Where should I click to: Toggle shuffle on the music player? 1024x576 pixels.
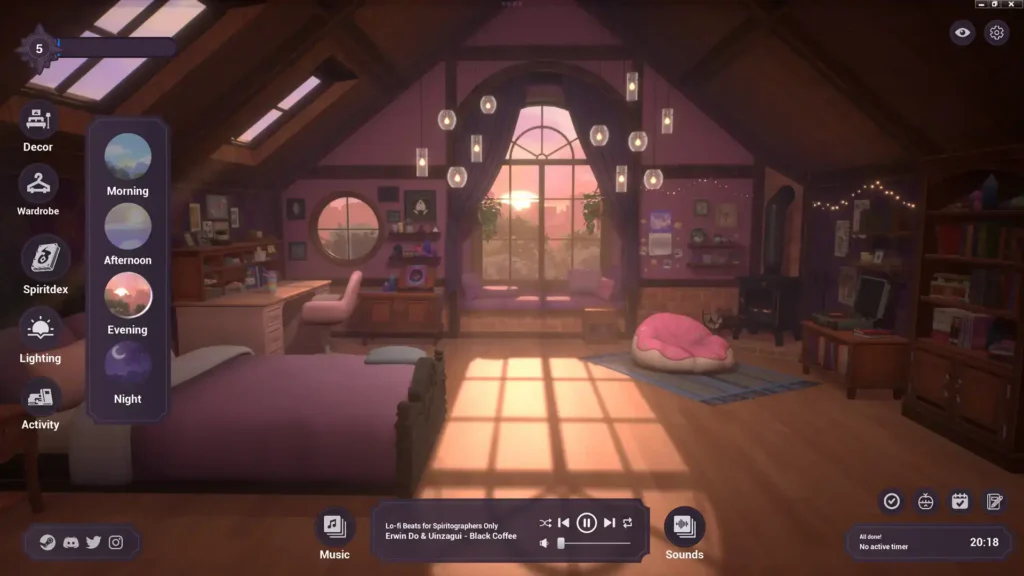click(545, 522)
